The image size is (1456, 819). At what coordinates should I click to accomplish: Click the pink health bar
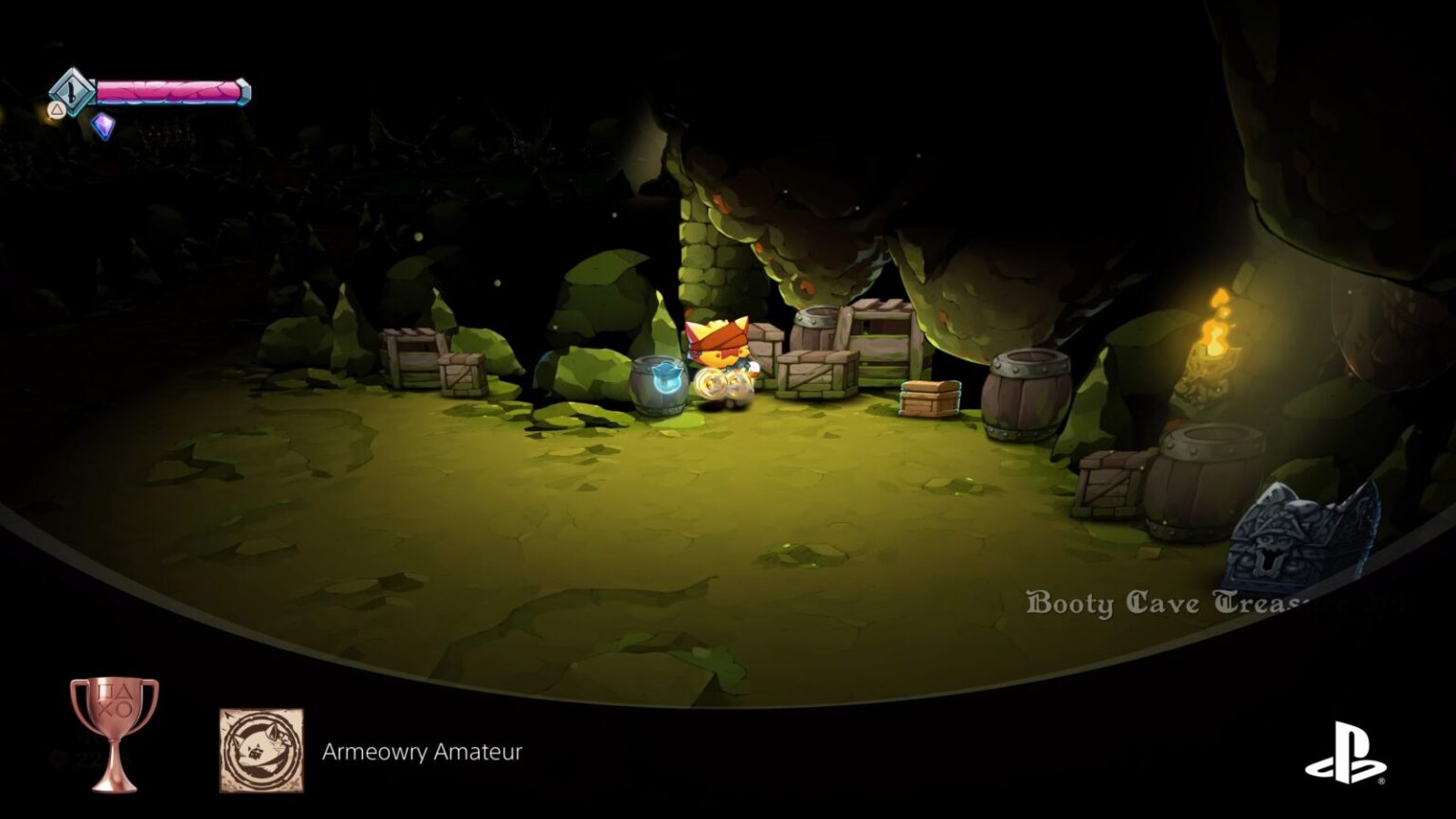tap(171, 92)
